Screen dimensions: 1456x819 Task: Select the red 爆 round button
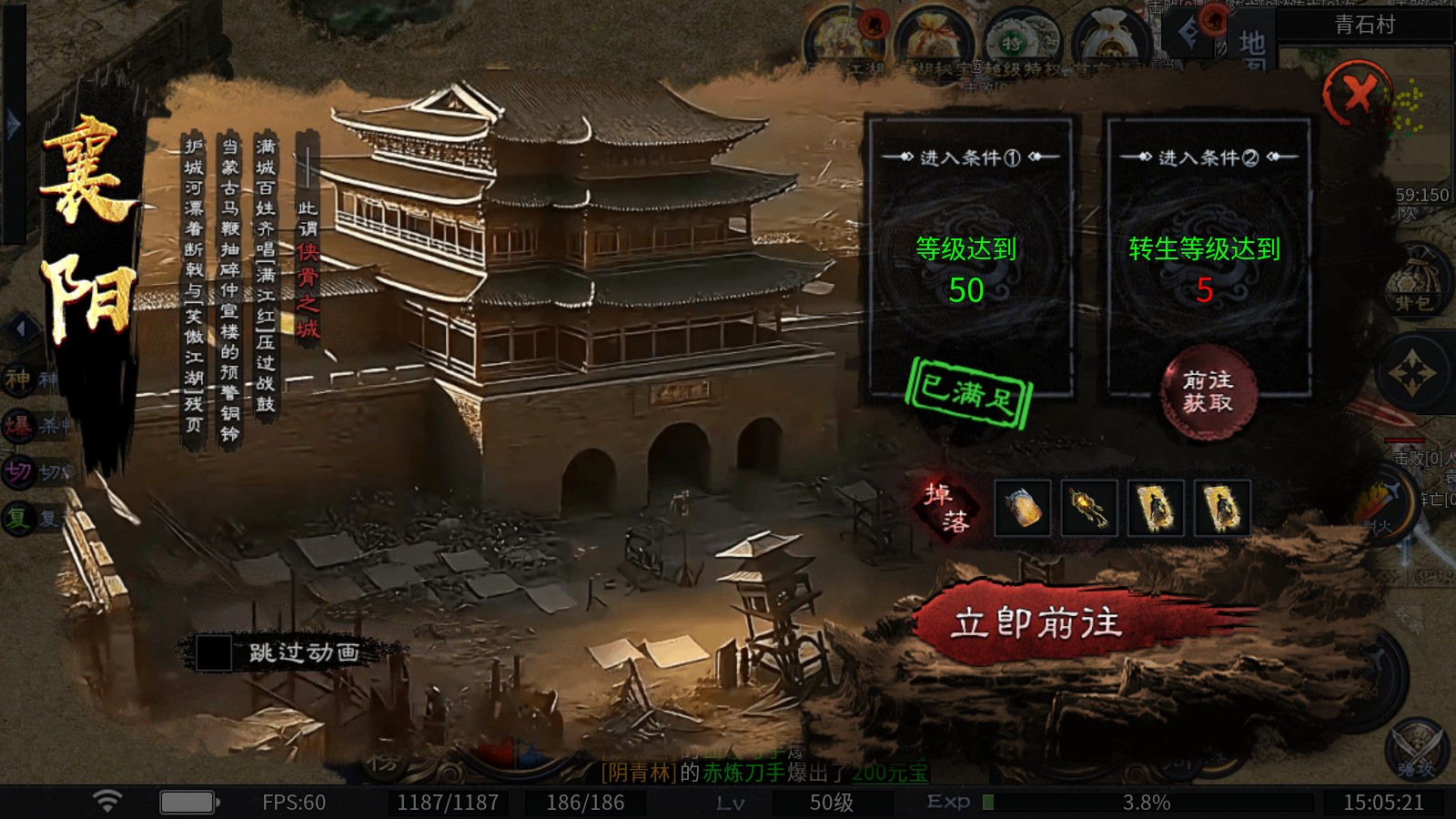(x=19, y=425)
